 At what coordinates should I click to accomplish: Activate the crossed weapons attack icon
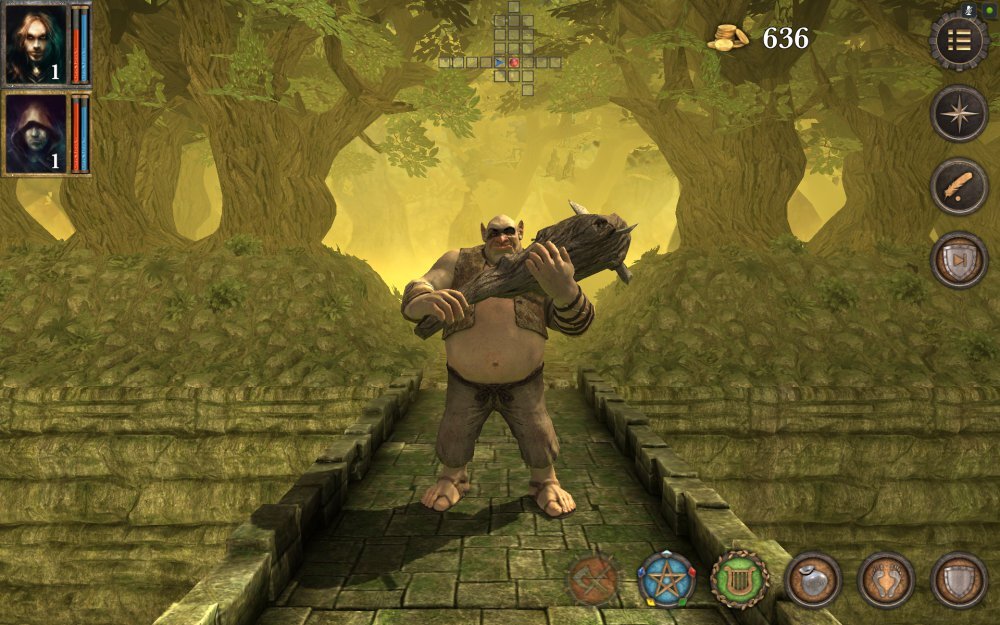point(593,580)
